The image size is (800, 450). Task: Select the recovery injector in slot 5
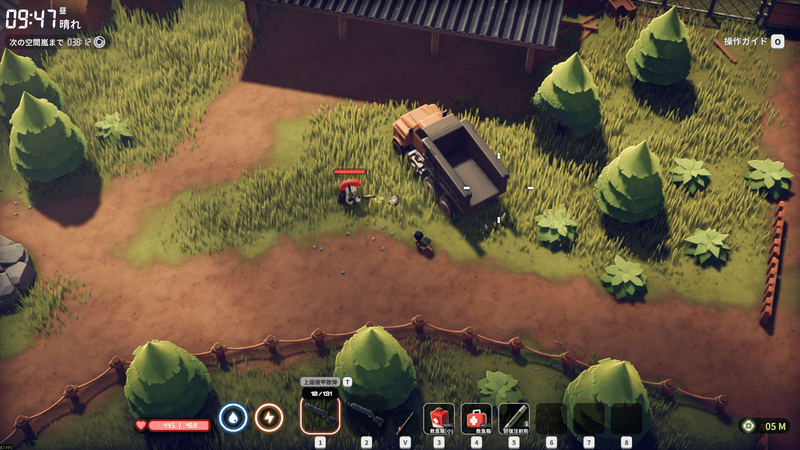click(513, 417)
